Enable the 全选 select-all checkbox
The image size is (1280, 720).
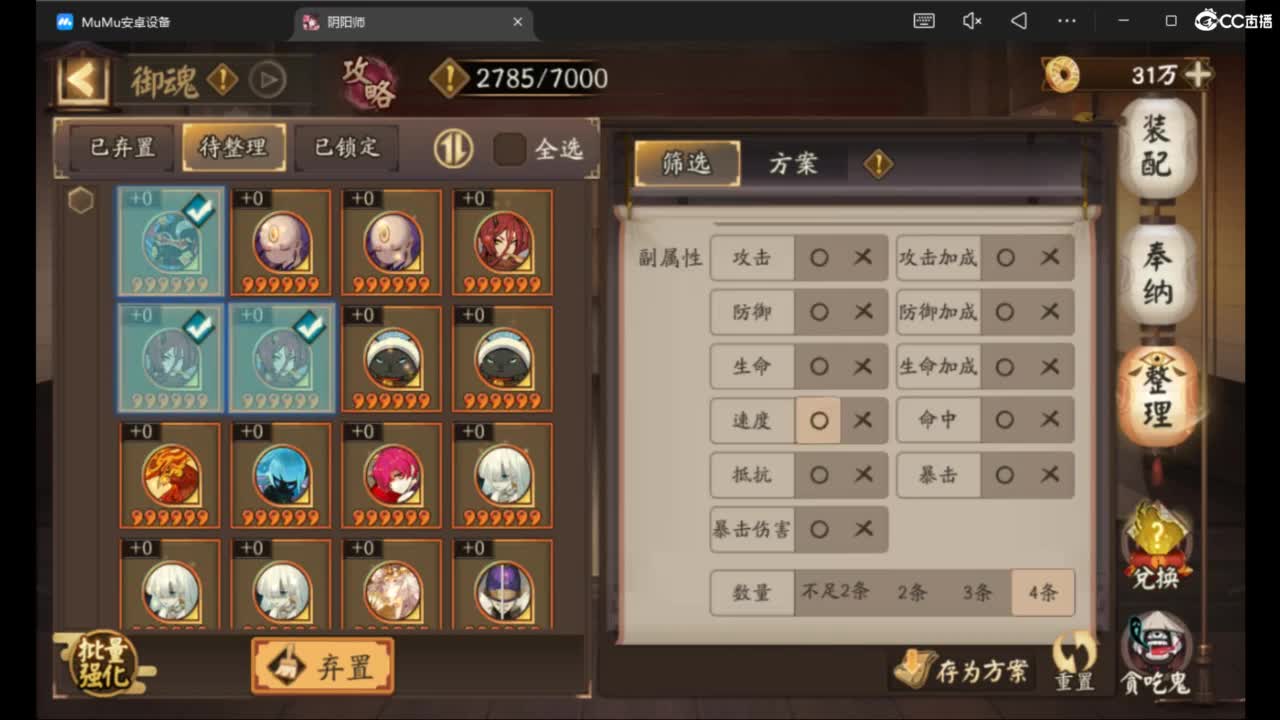510,147
